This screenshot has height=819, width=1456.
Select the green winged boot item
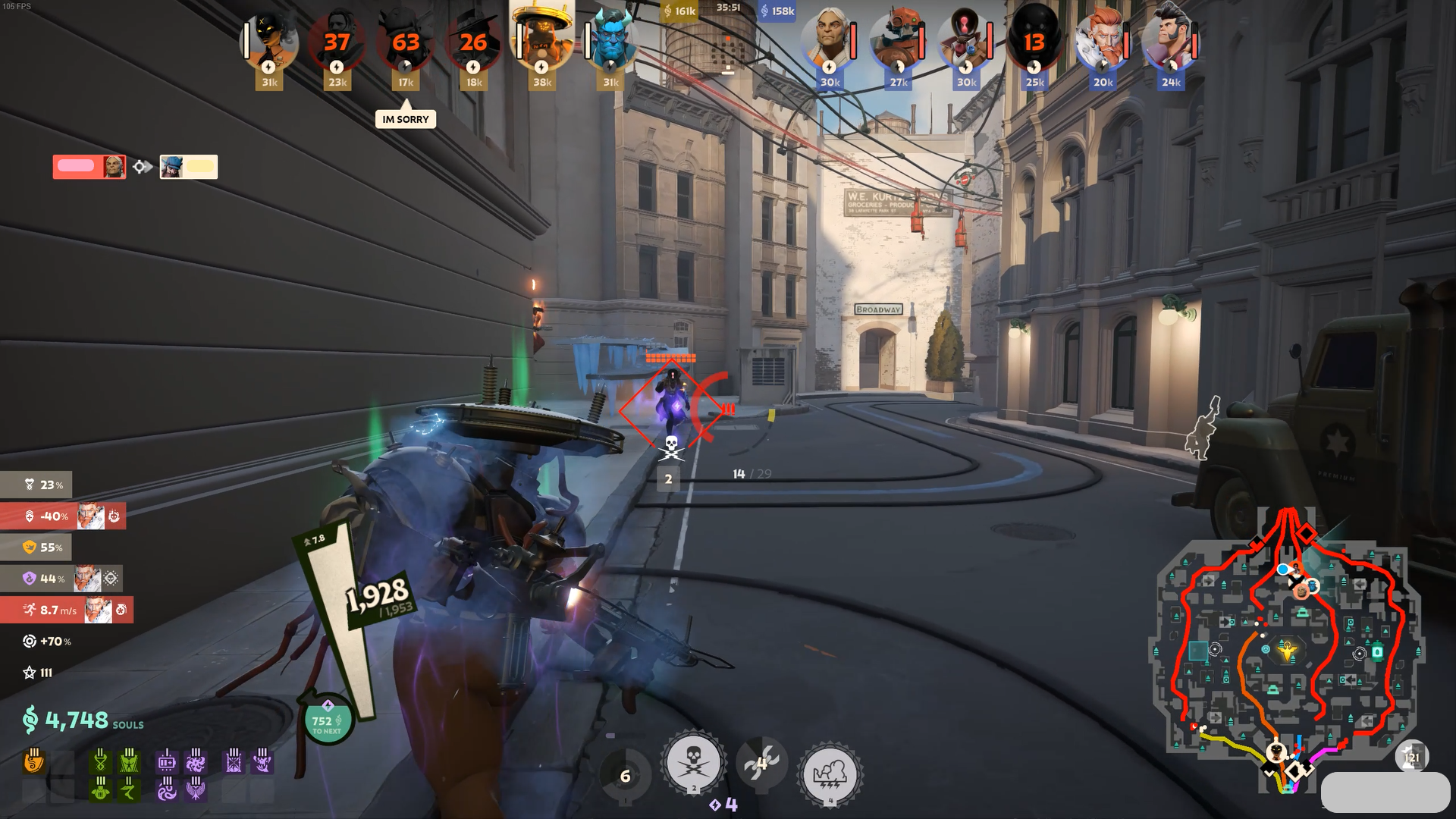130,790
